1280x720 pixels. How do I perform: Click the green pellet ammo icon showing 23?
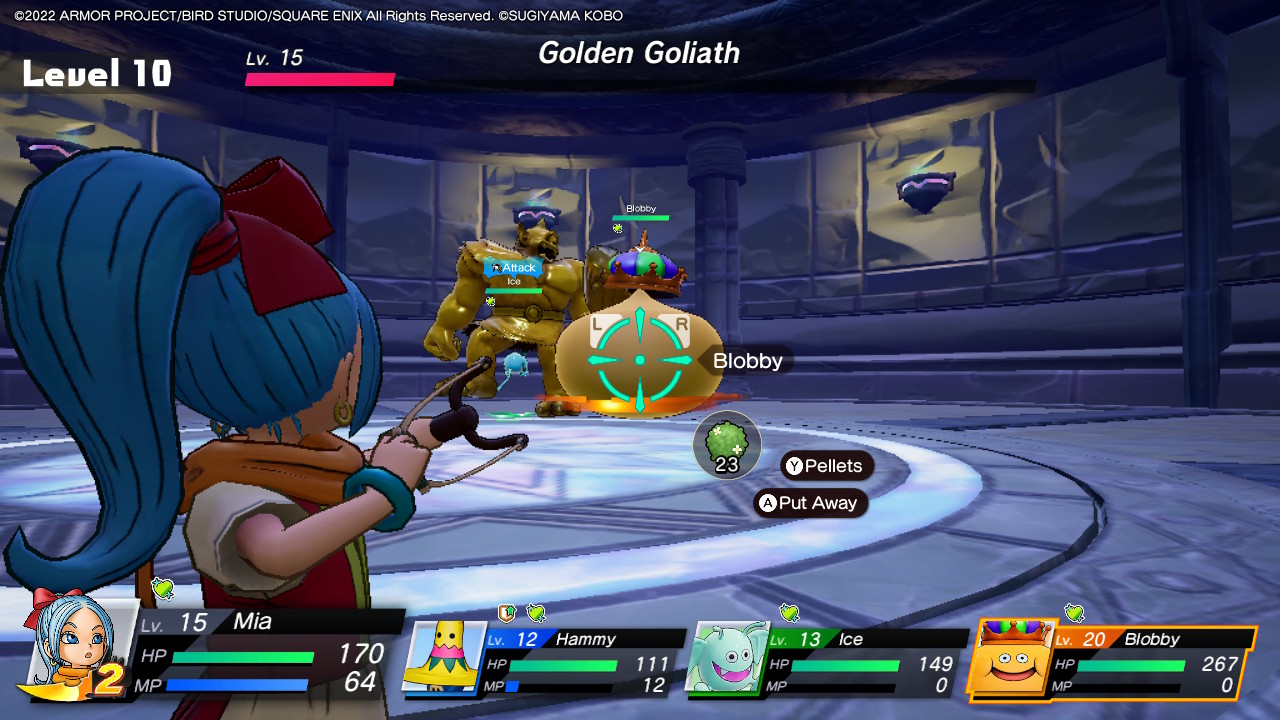[x=727, y=444]
